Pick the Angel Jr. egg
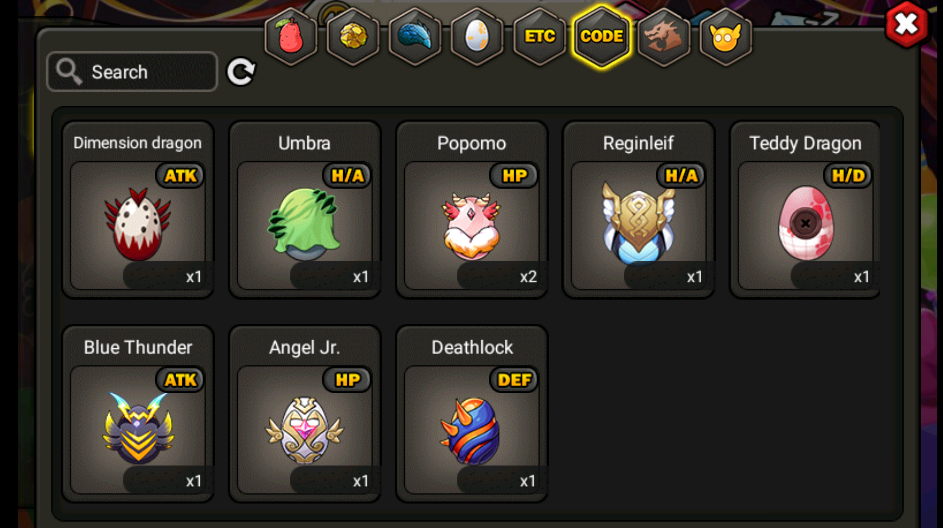943x528 pixels. 305,427
